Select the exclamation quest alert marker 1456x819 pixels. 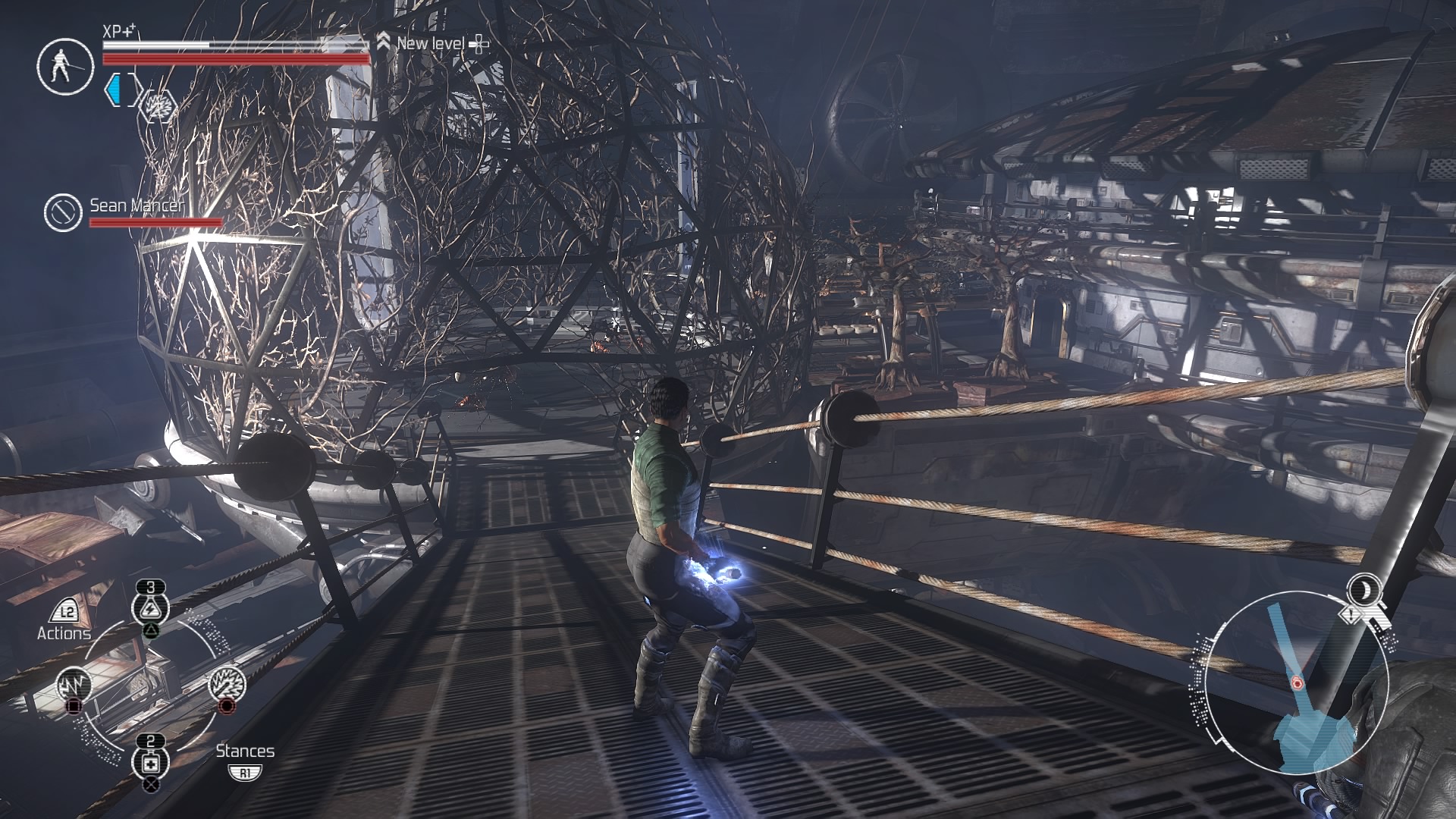tap(1352, 615)
